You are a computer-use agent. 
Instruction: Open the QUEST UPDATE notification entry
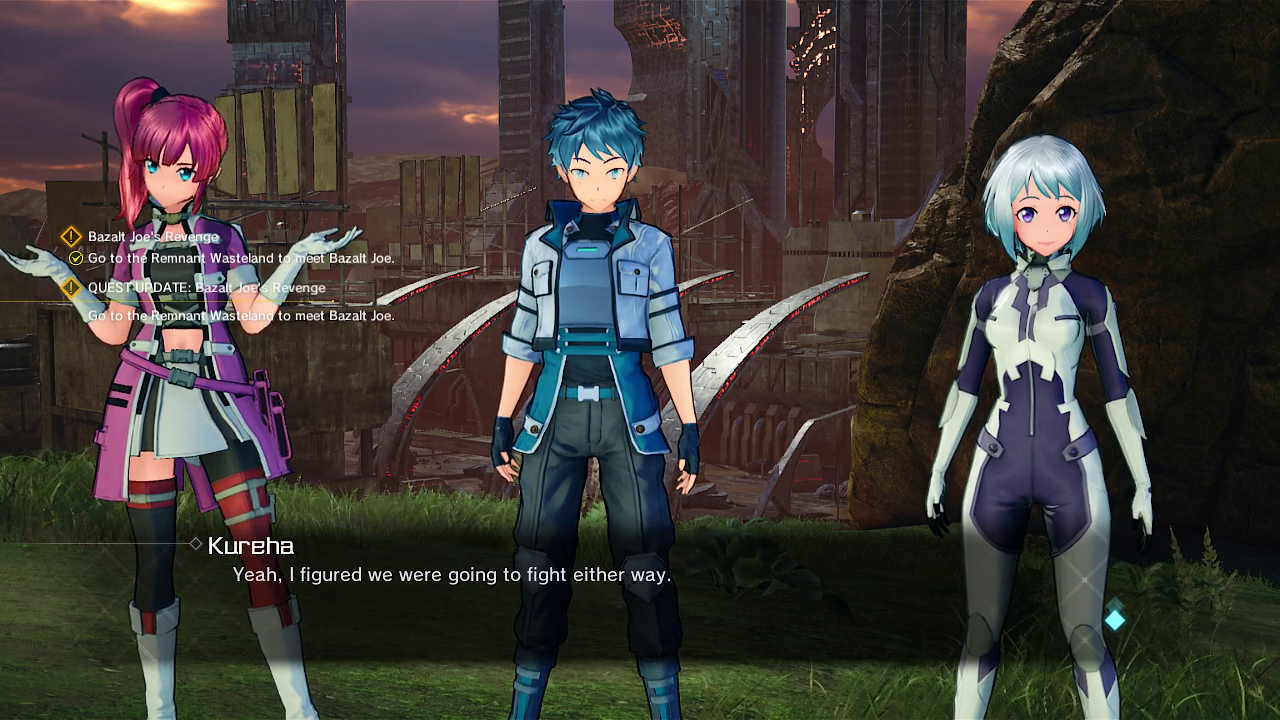coord(206,288)
